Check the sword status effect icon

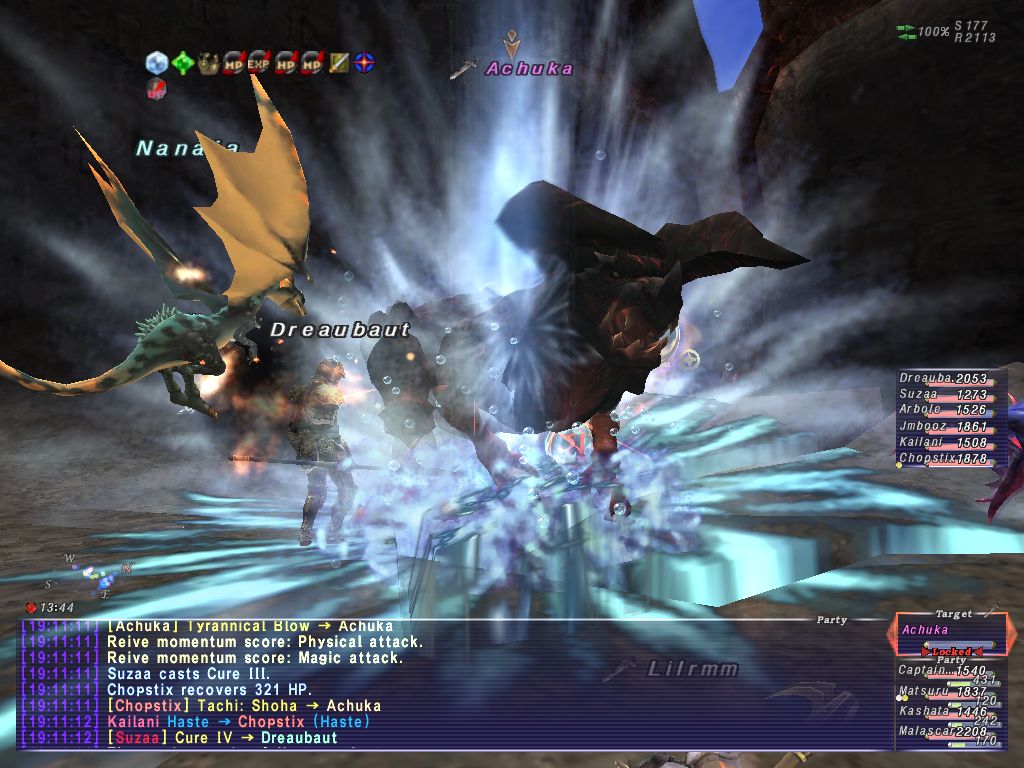[339, 63]
